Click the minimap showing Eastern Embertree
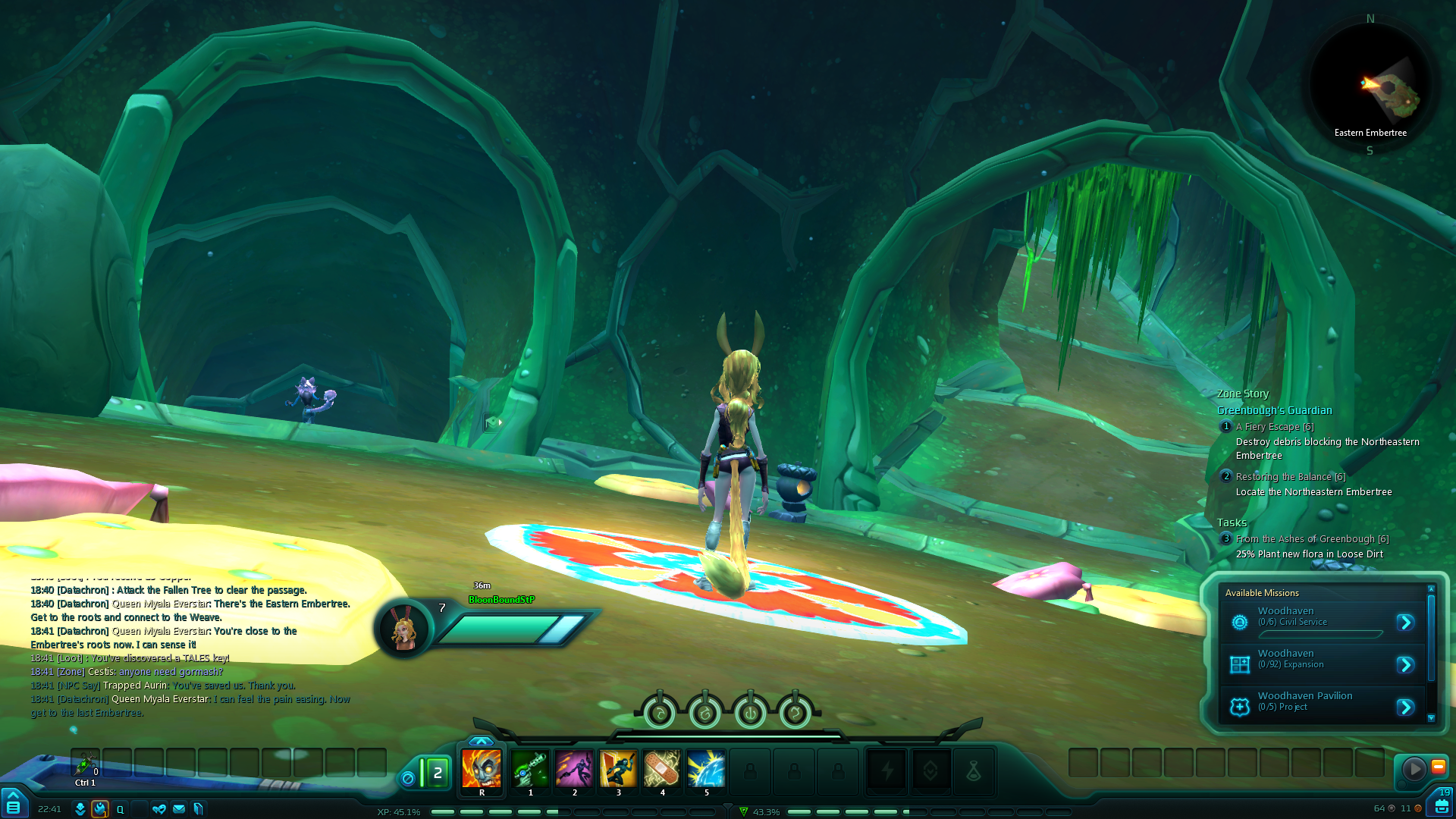 click(x=1370, y=85)
